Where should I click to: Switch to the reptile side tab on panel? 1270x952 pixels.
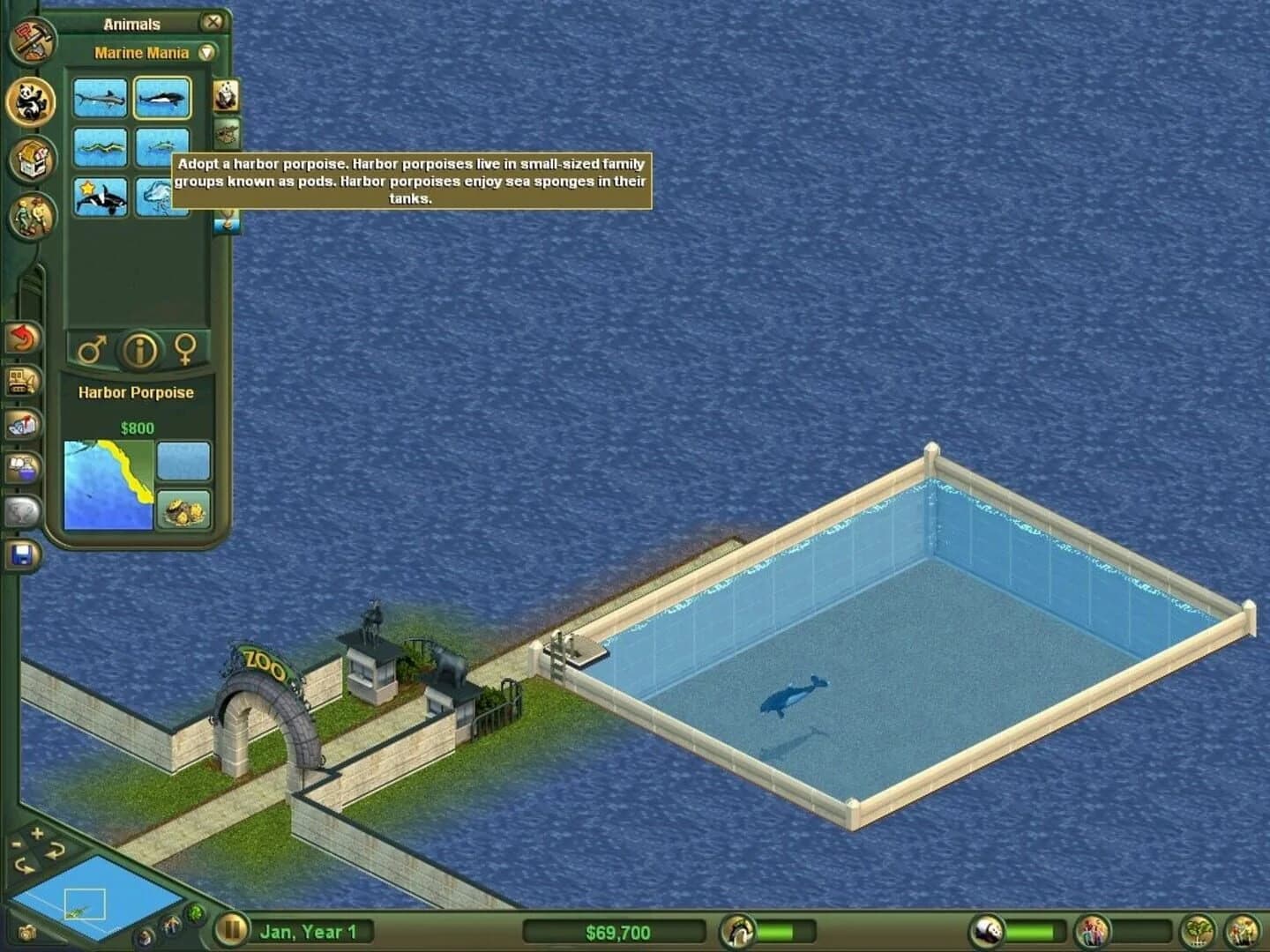point(226,132)
